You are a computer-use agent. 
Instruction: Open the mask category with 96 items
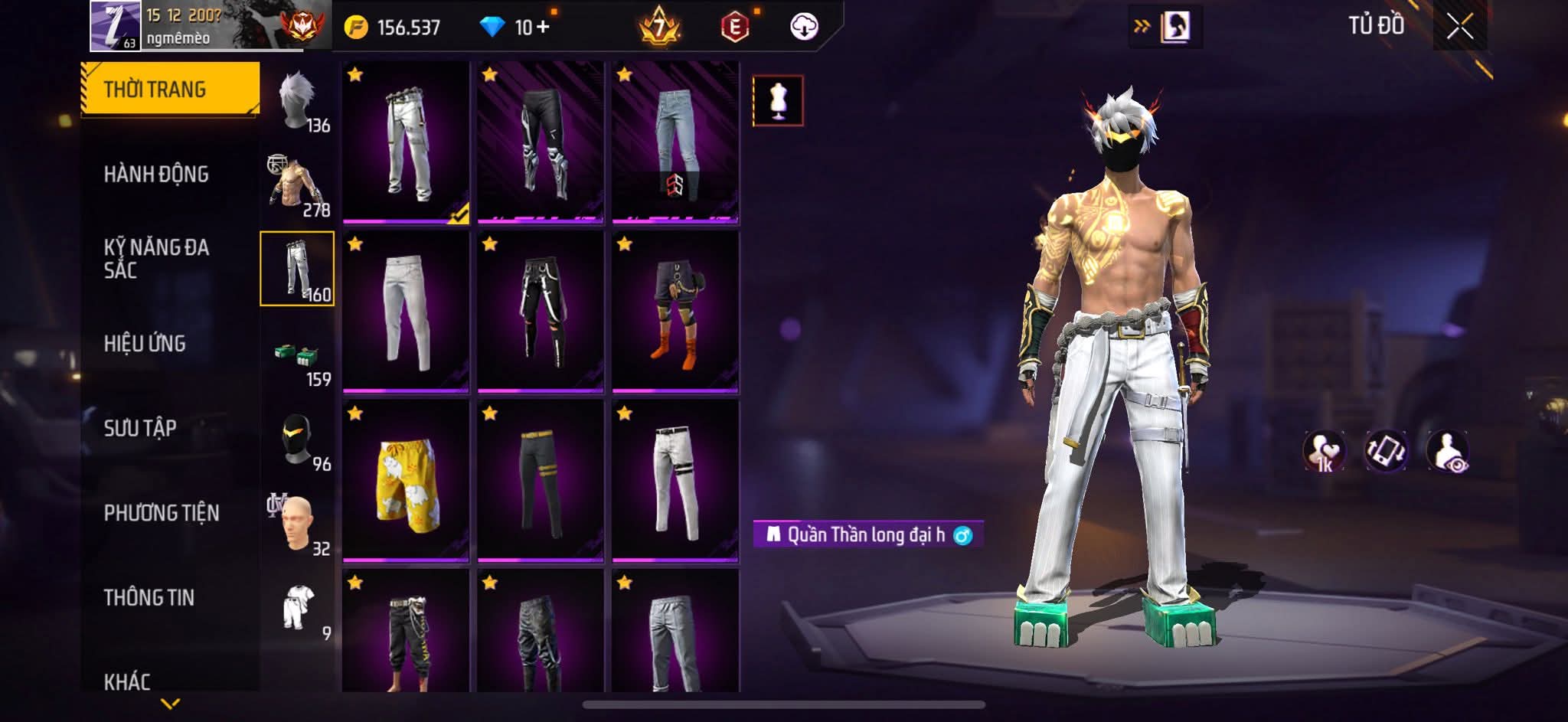[x=298, y=441]
